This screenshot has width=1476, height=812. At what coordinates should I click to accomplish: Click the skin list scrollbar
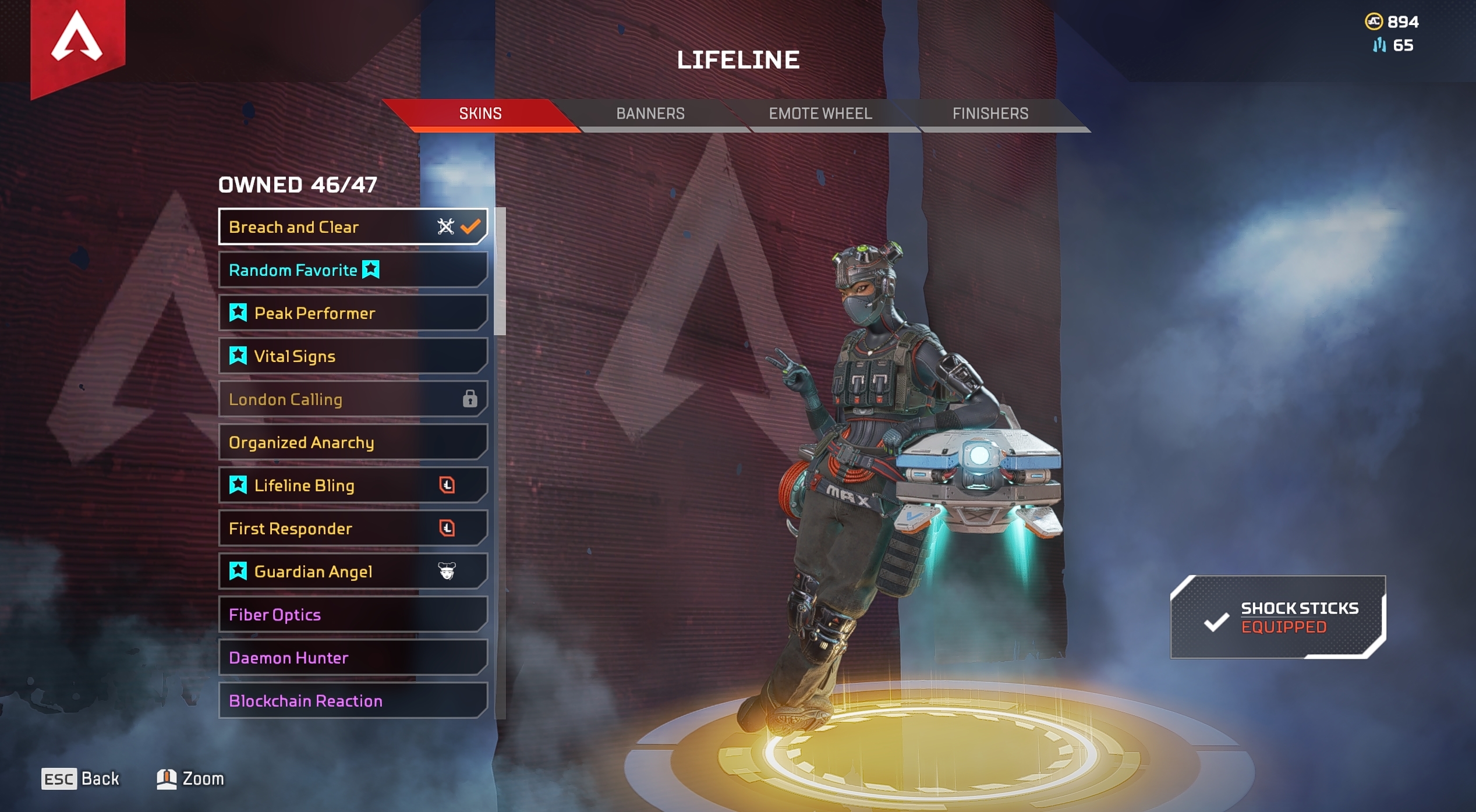coord(500,272)
